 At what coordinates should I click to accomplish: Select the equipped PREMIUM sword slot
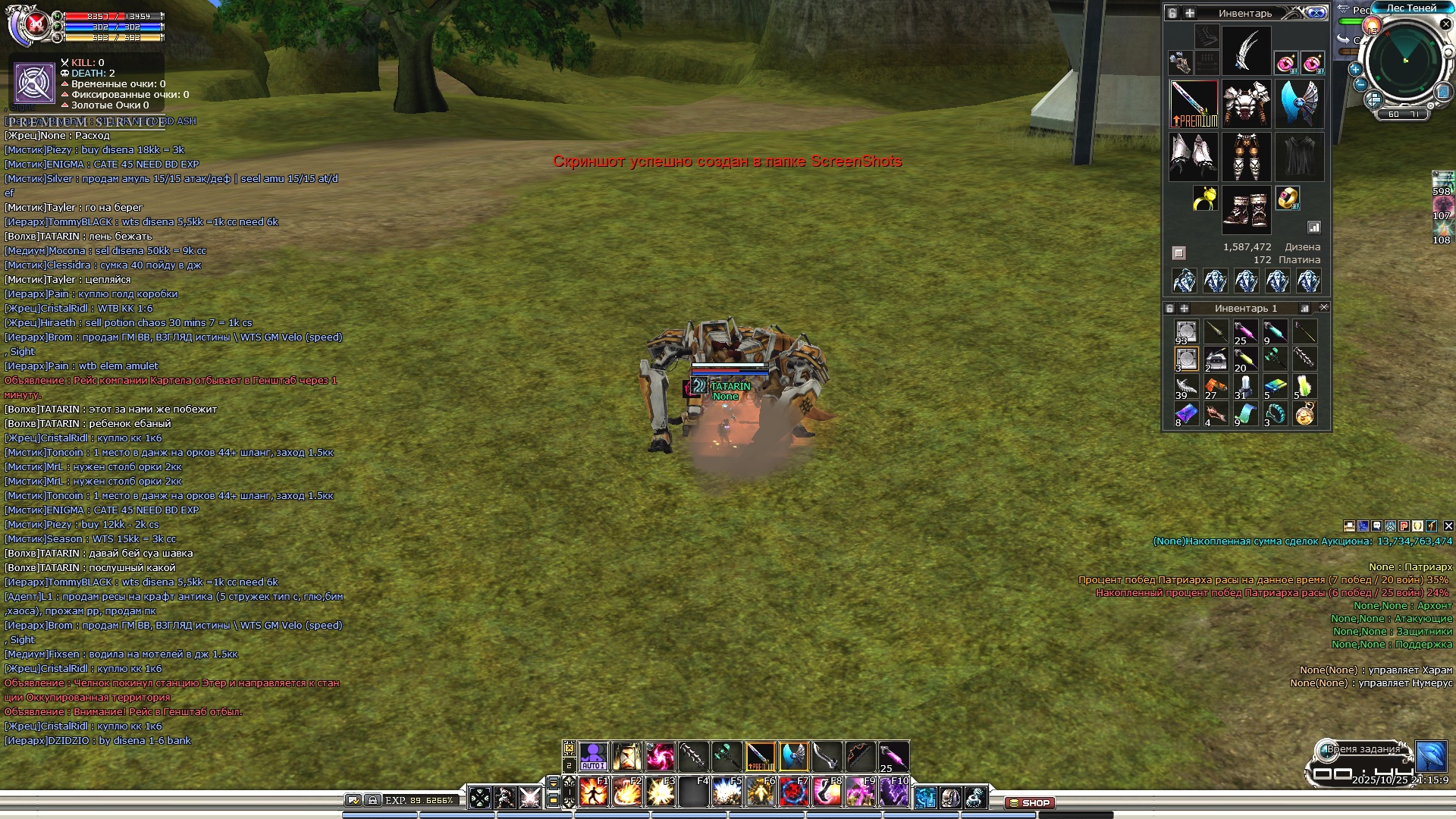1194,104
